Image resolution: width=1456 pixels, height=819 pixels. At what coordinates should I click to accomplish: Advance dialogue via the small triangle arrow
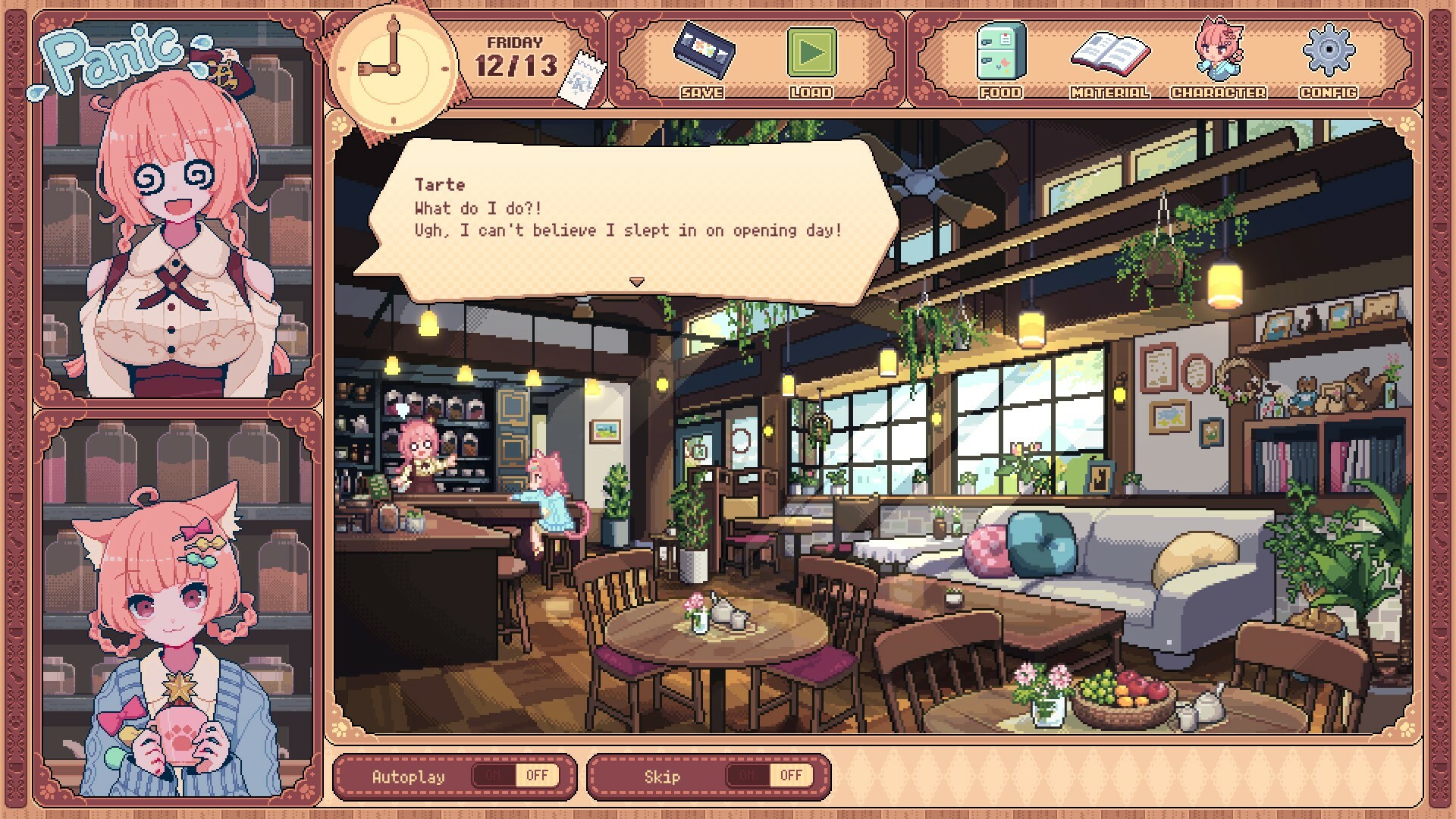[635, 280]
